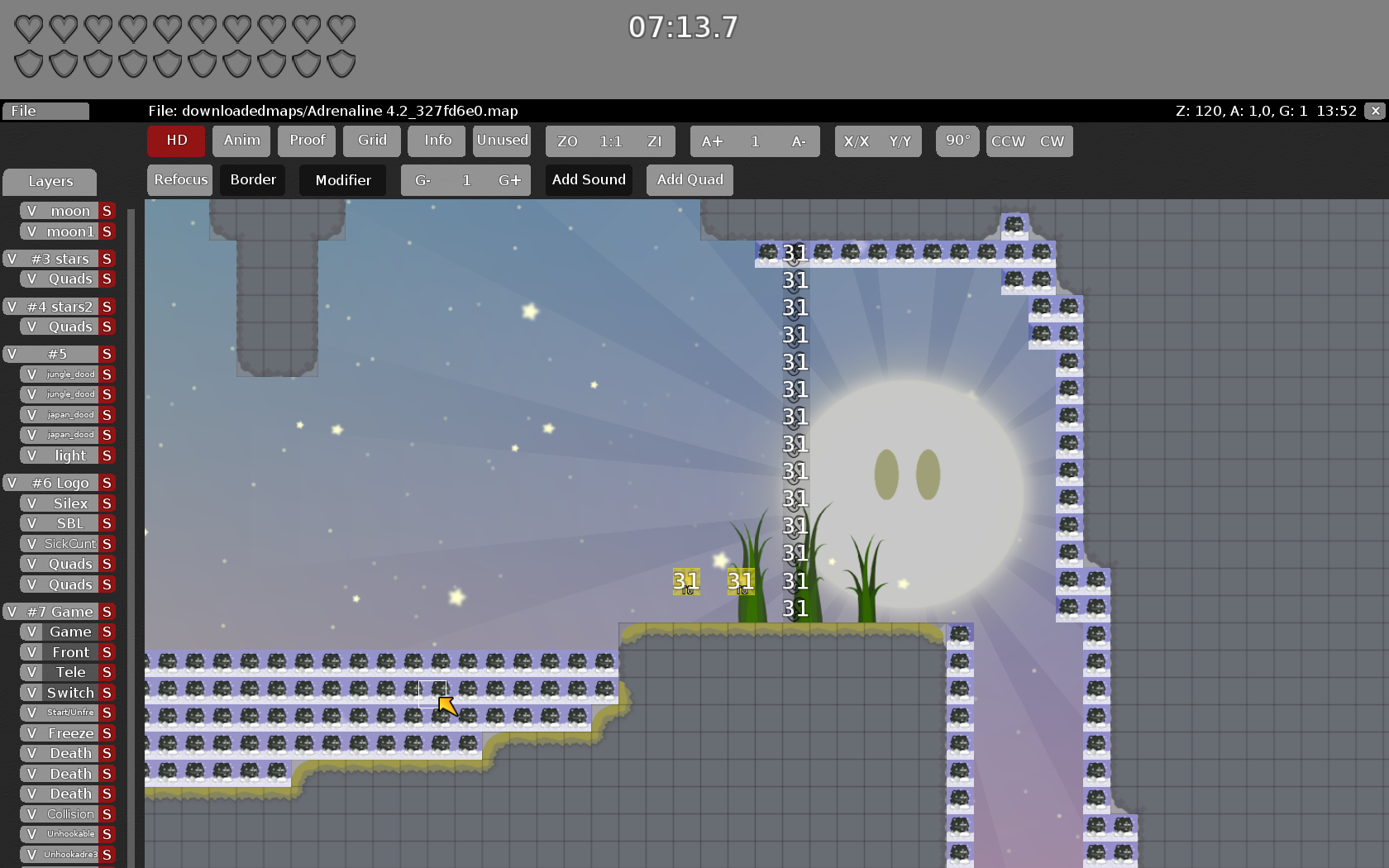Enable the Proof view
The height and width of the screenshot is (868, 1389).
point(307,141)
